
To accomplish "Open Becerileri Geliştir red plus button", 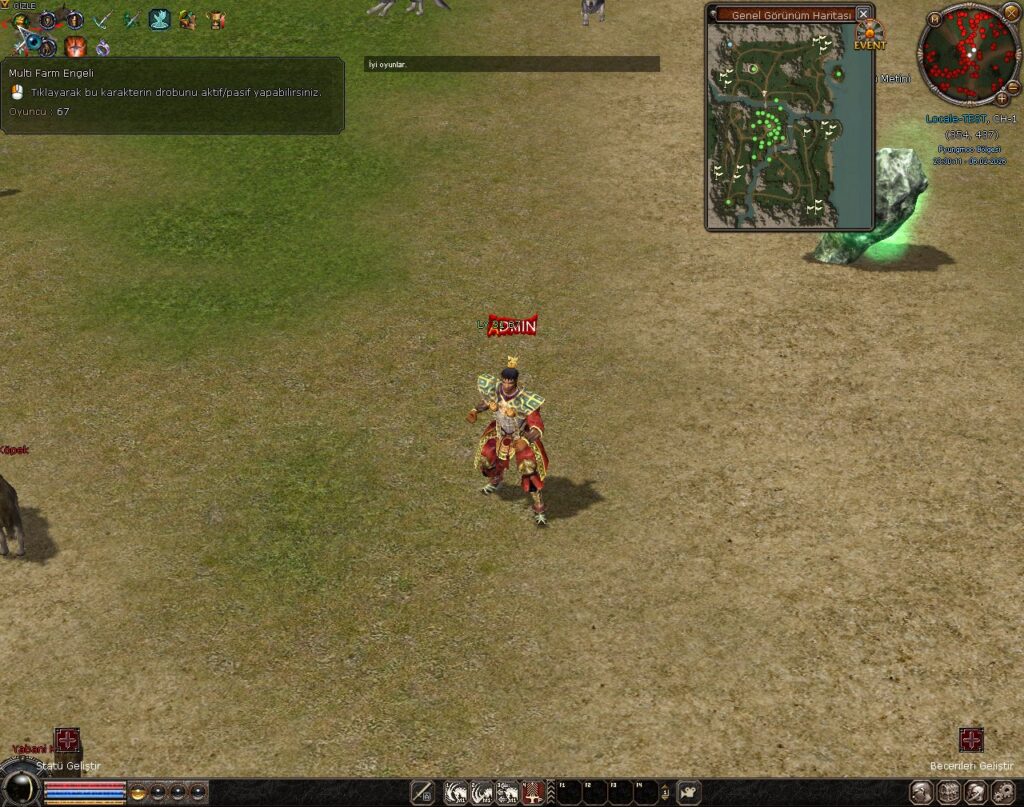I will coord(971,740).
